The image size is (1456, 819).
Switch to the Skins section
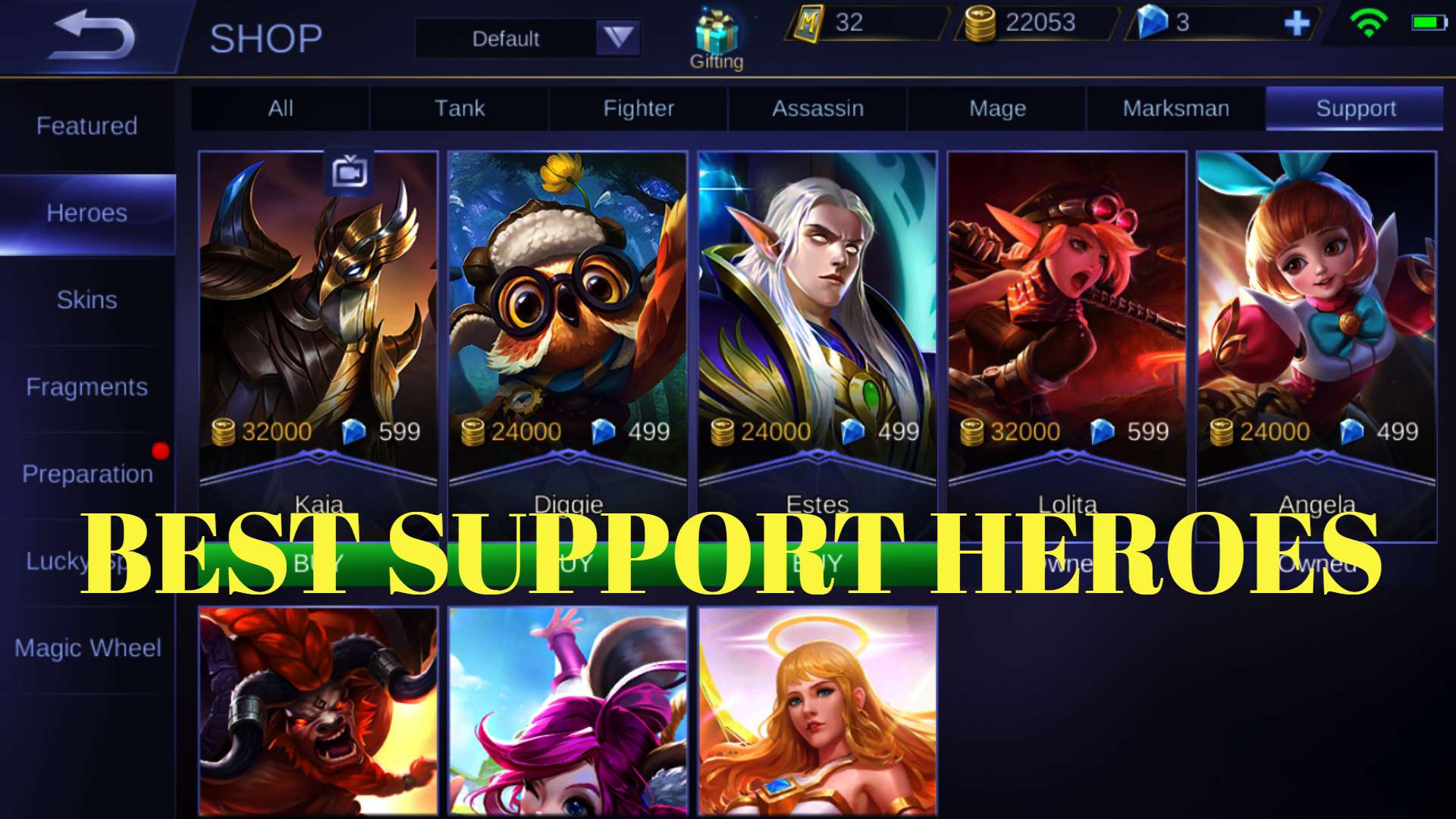tap(86, 300)
